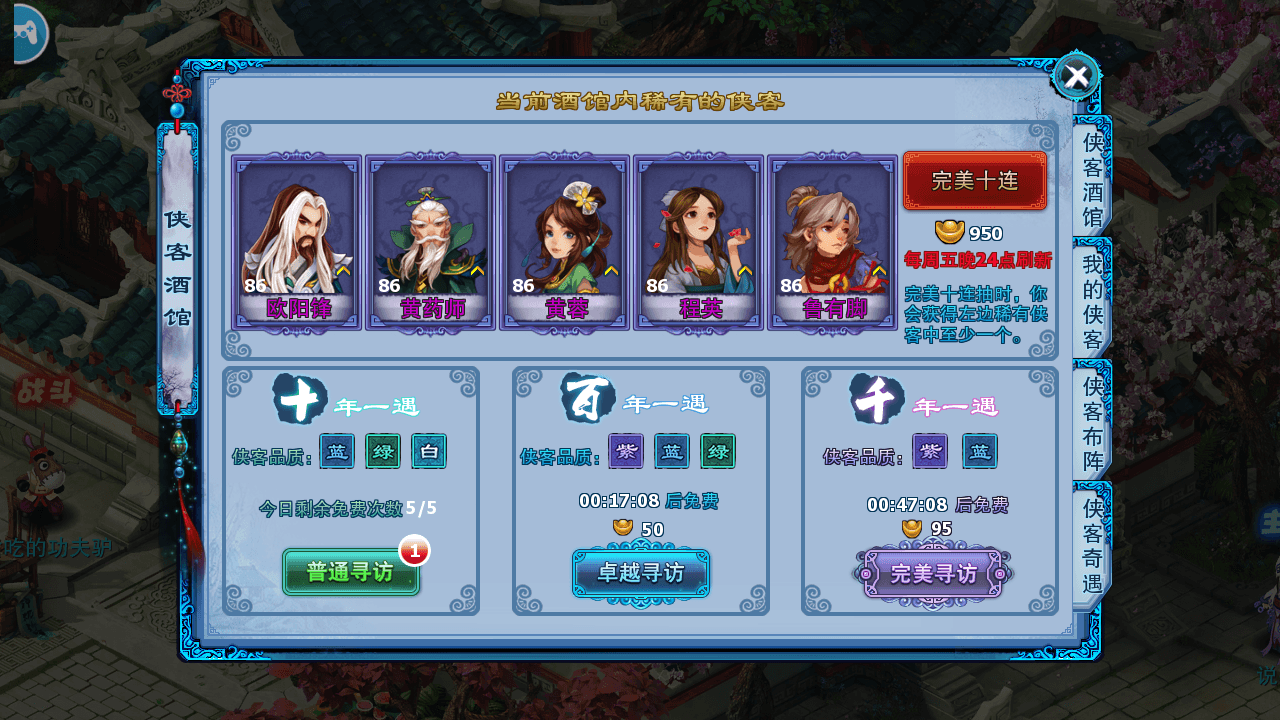Close the tavern window
Image resolution: width=1280 pixels, height=720 pixels.
tap(1076, 76)
